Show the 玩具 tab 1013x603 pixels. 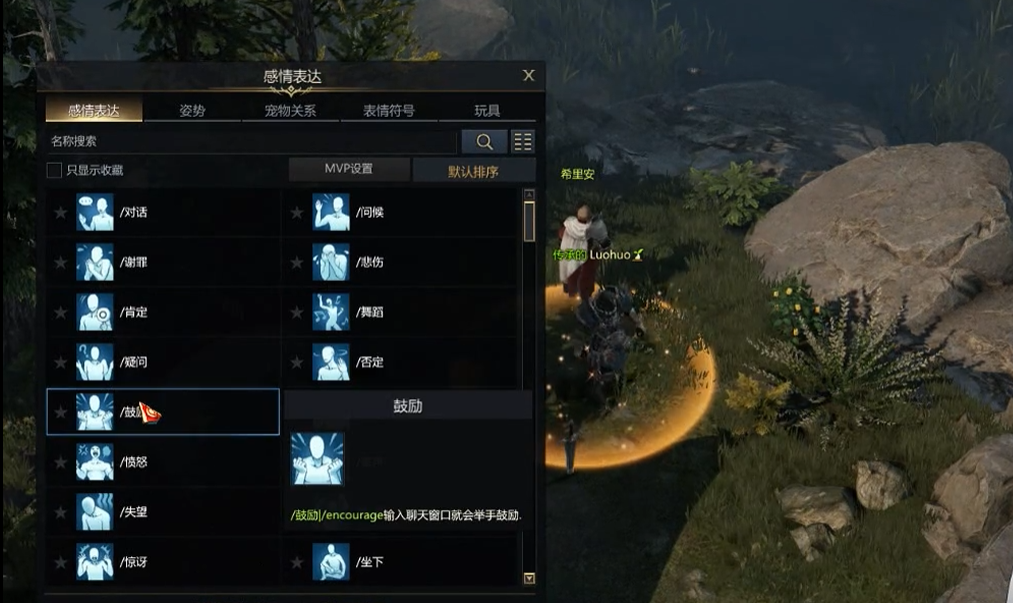[x=487, y=111]
